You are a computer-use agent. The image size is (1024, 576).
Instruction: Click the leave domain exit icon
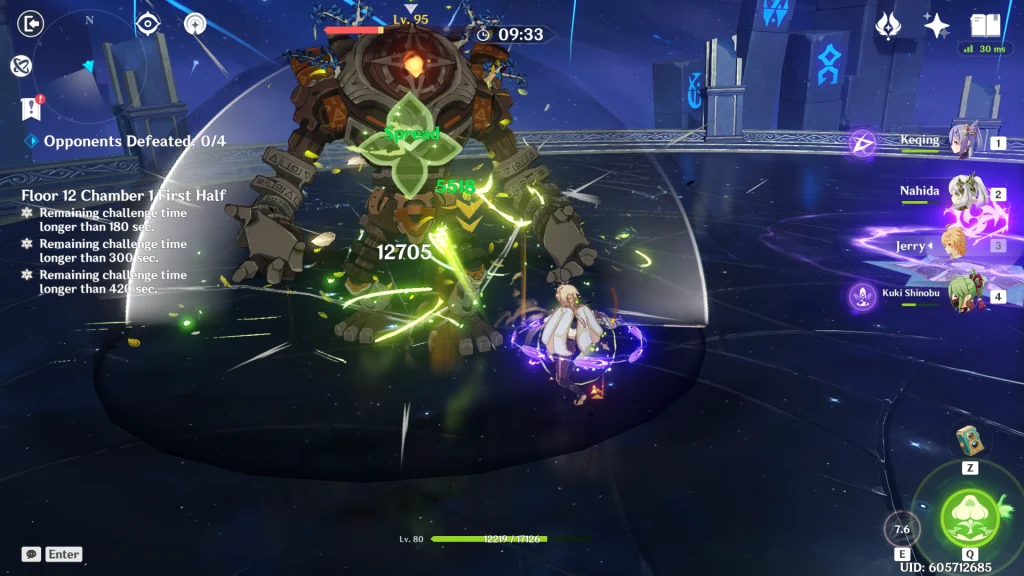tap(32, 22)
